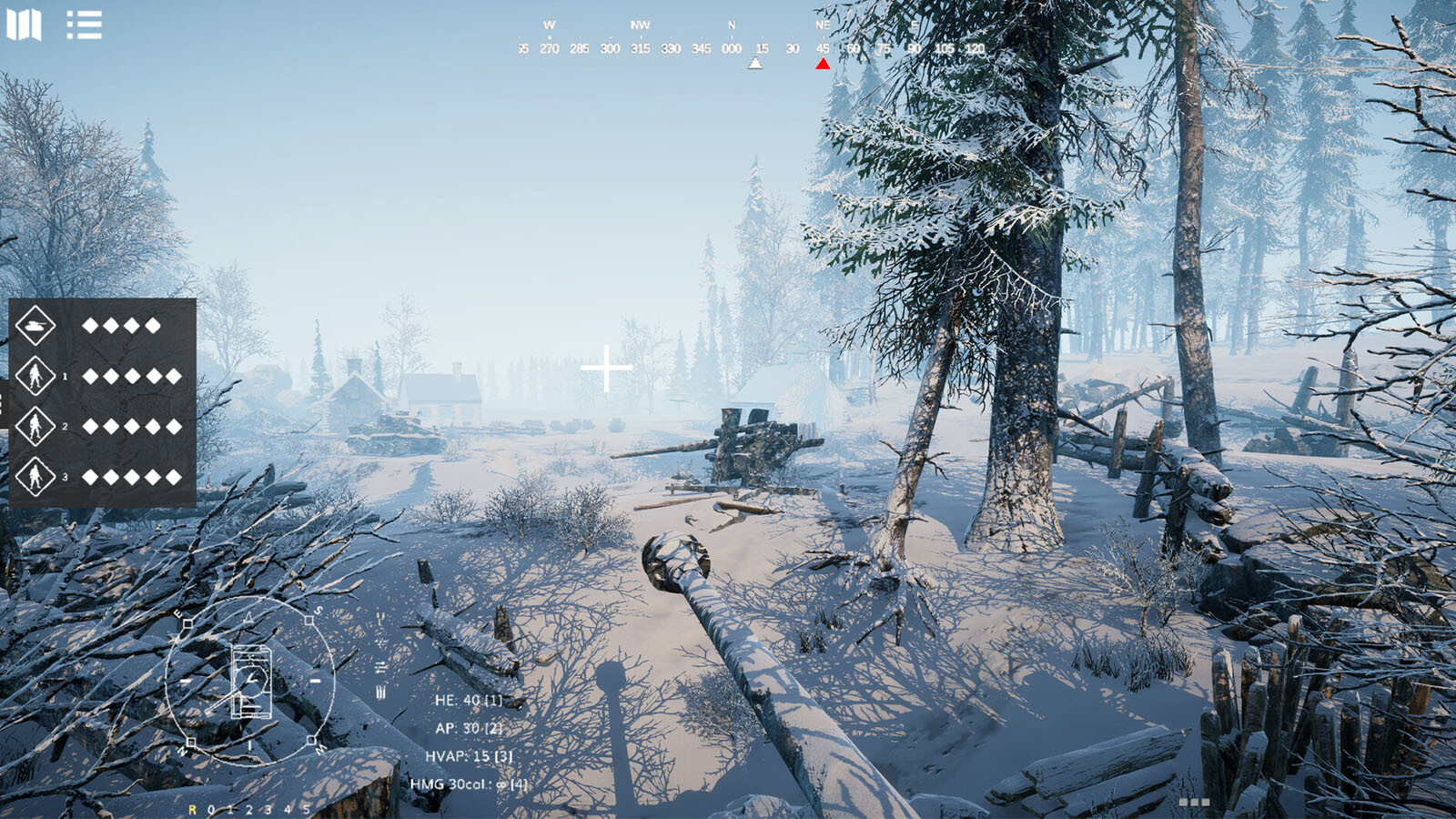
Task: Click the three-dot indicator in the corner
Action: (x=1194, y=802)
